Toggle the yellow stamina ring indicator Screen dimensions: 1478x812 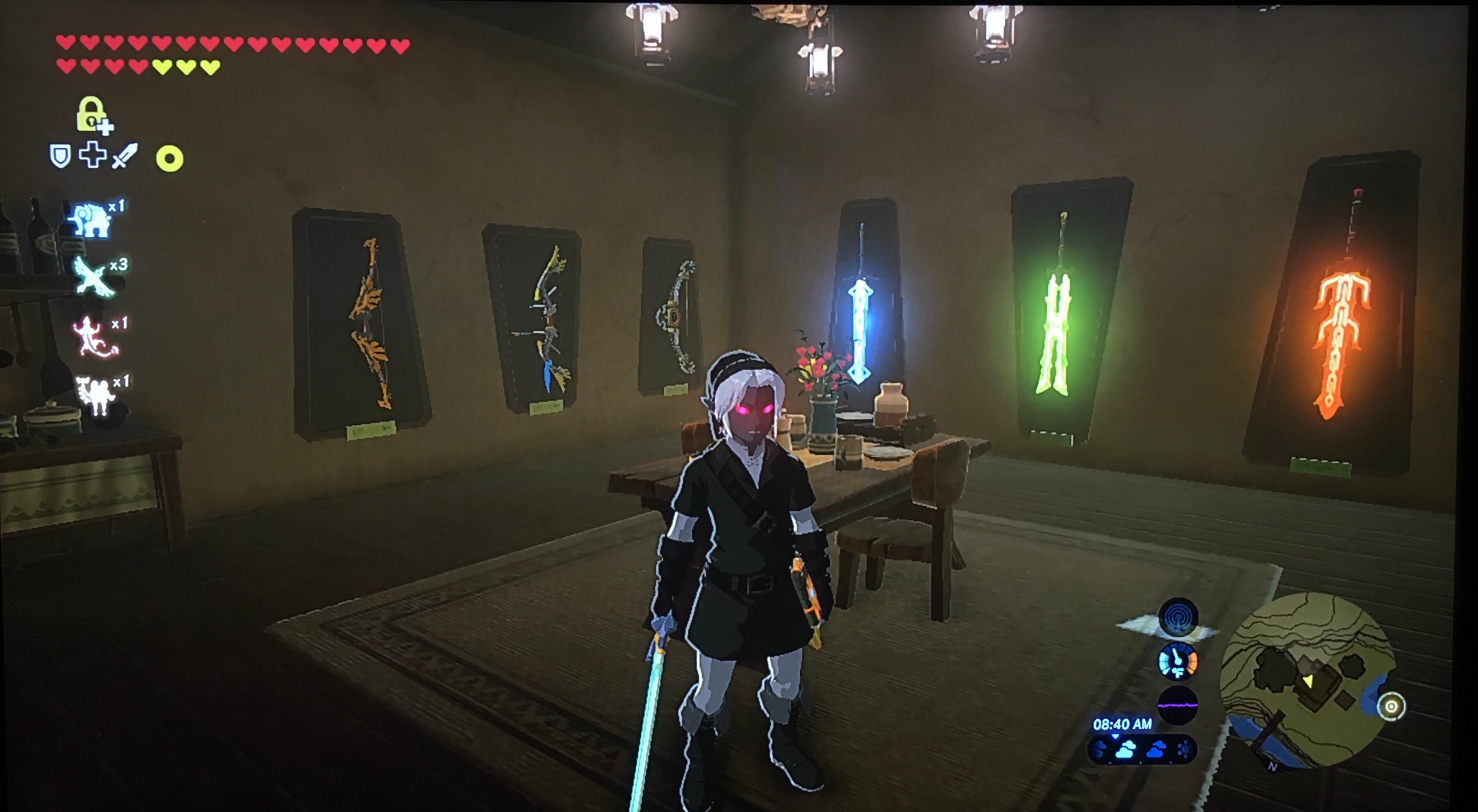pos(169,159)
